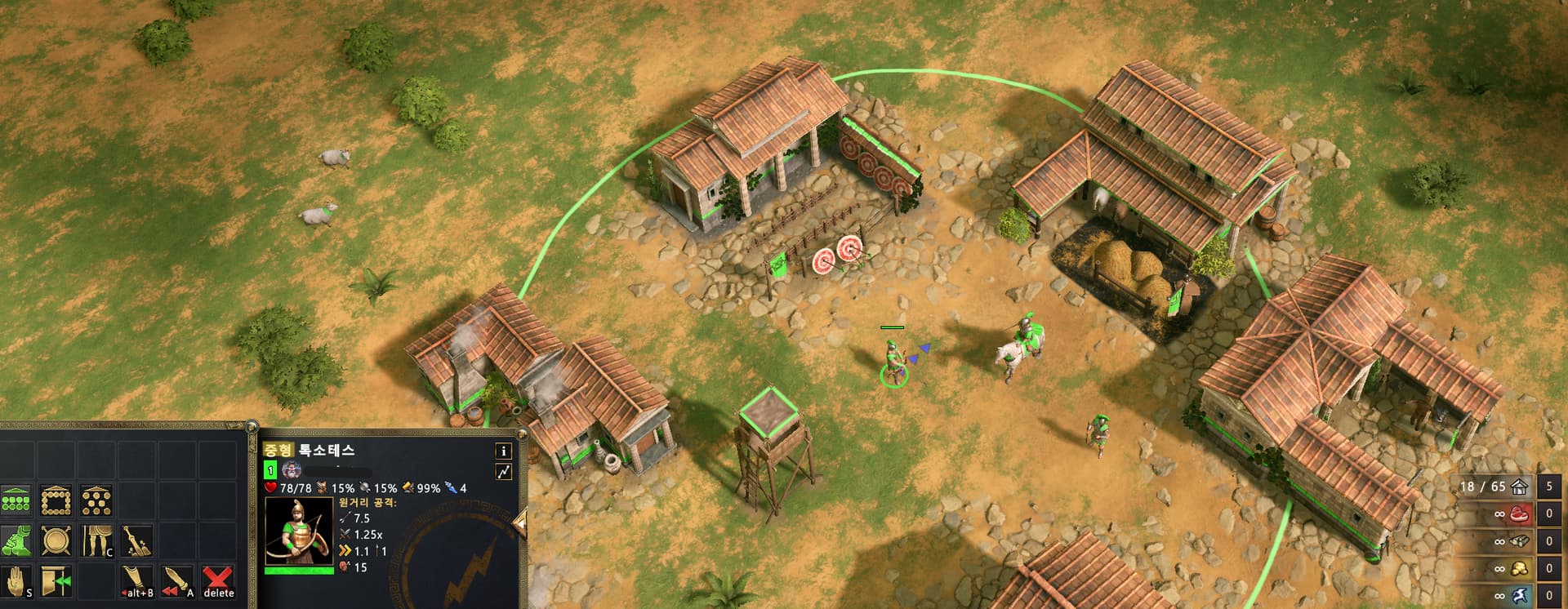1568x609 pixels.
Task: Click the population house icon
Action: point(1519,487)
